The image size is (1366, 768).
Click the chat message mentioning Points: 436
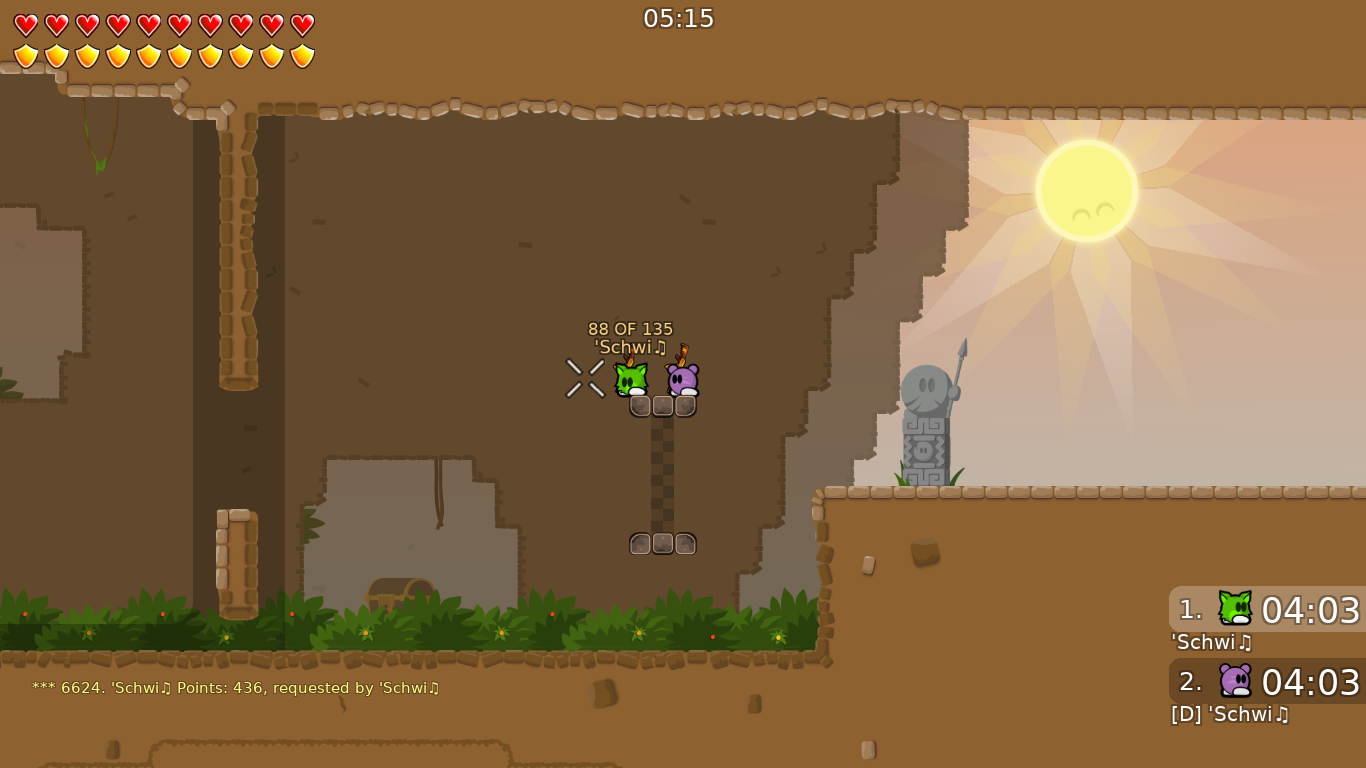pyautogui.click(x=236, y=688)
